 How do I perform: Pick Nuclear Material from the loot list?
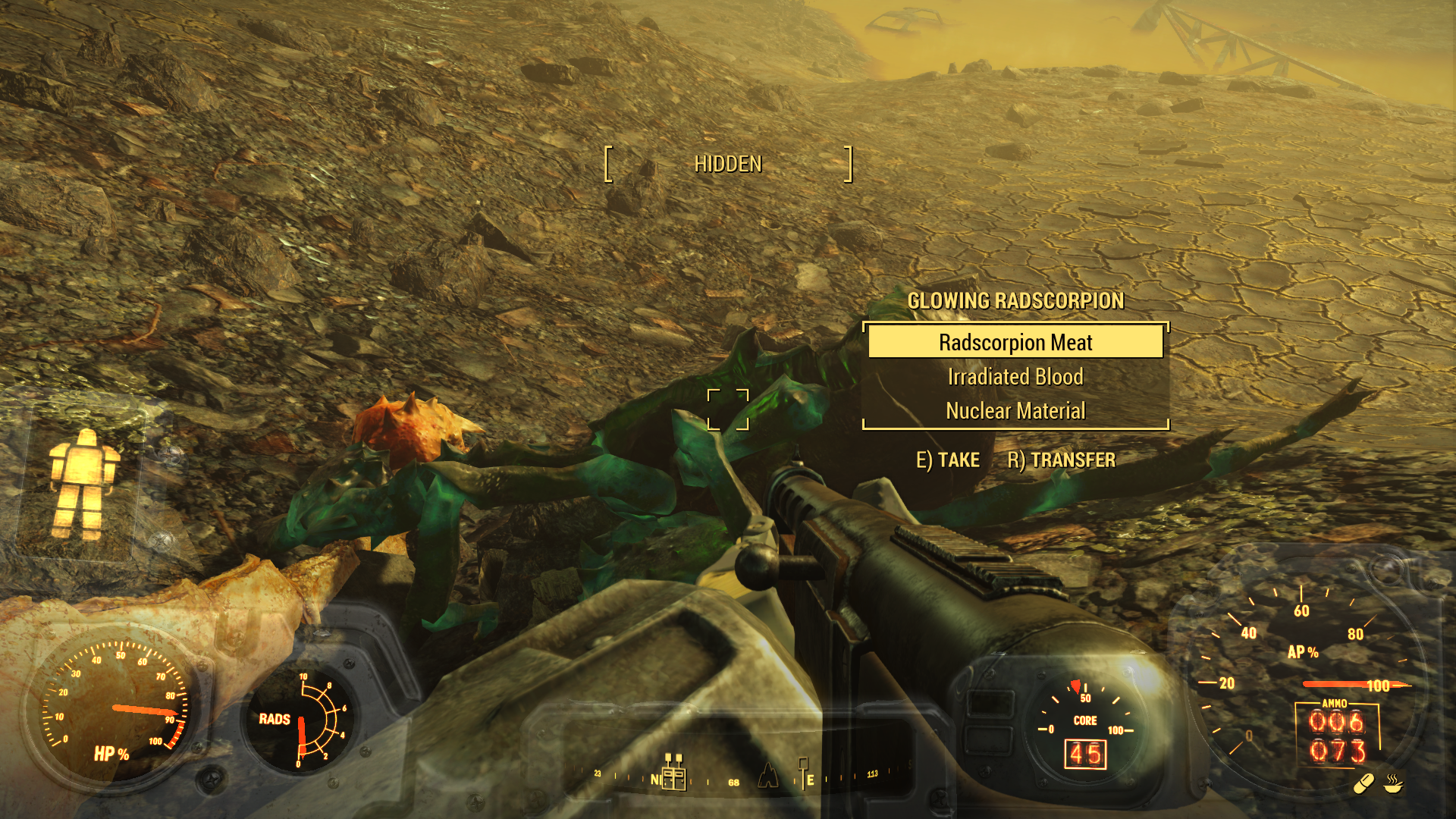[1015, 411]
